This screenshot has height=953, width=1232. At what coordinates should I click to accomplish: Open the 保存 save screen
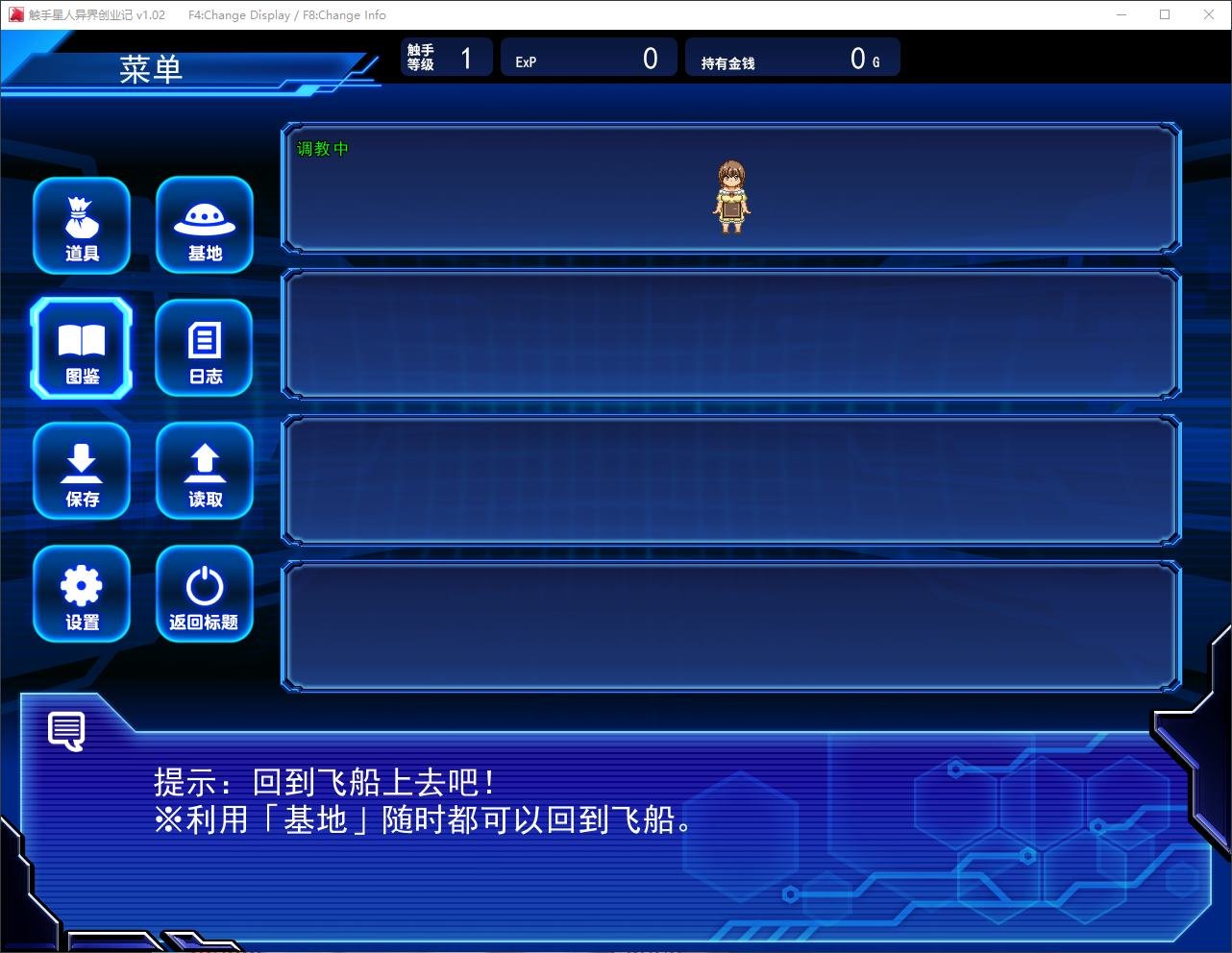(82, 472)
